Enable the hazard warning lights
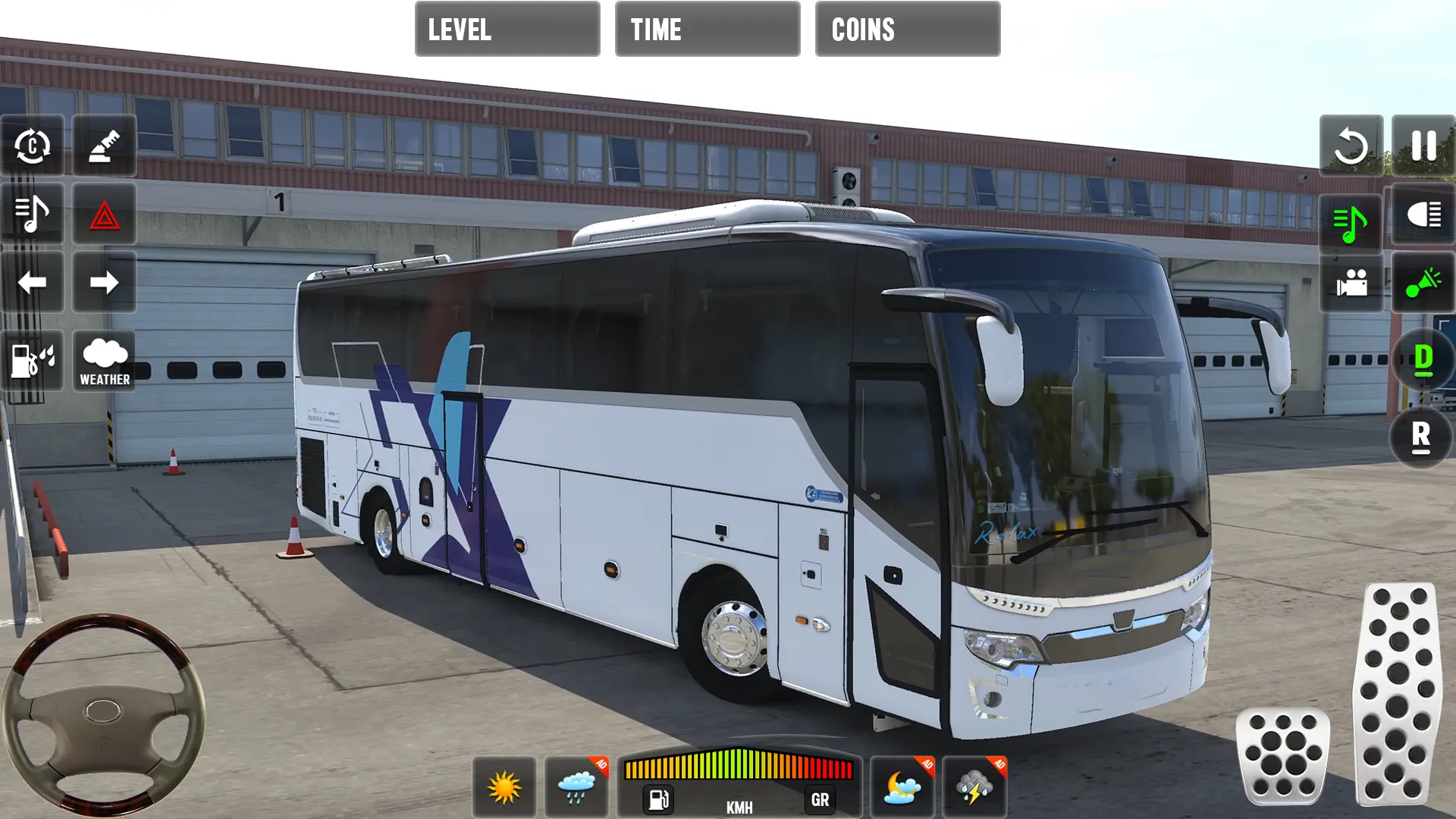The width and height of the screenshot is (1456, 819). (104, 215)
